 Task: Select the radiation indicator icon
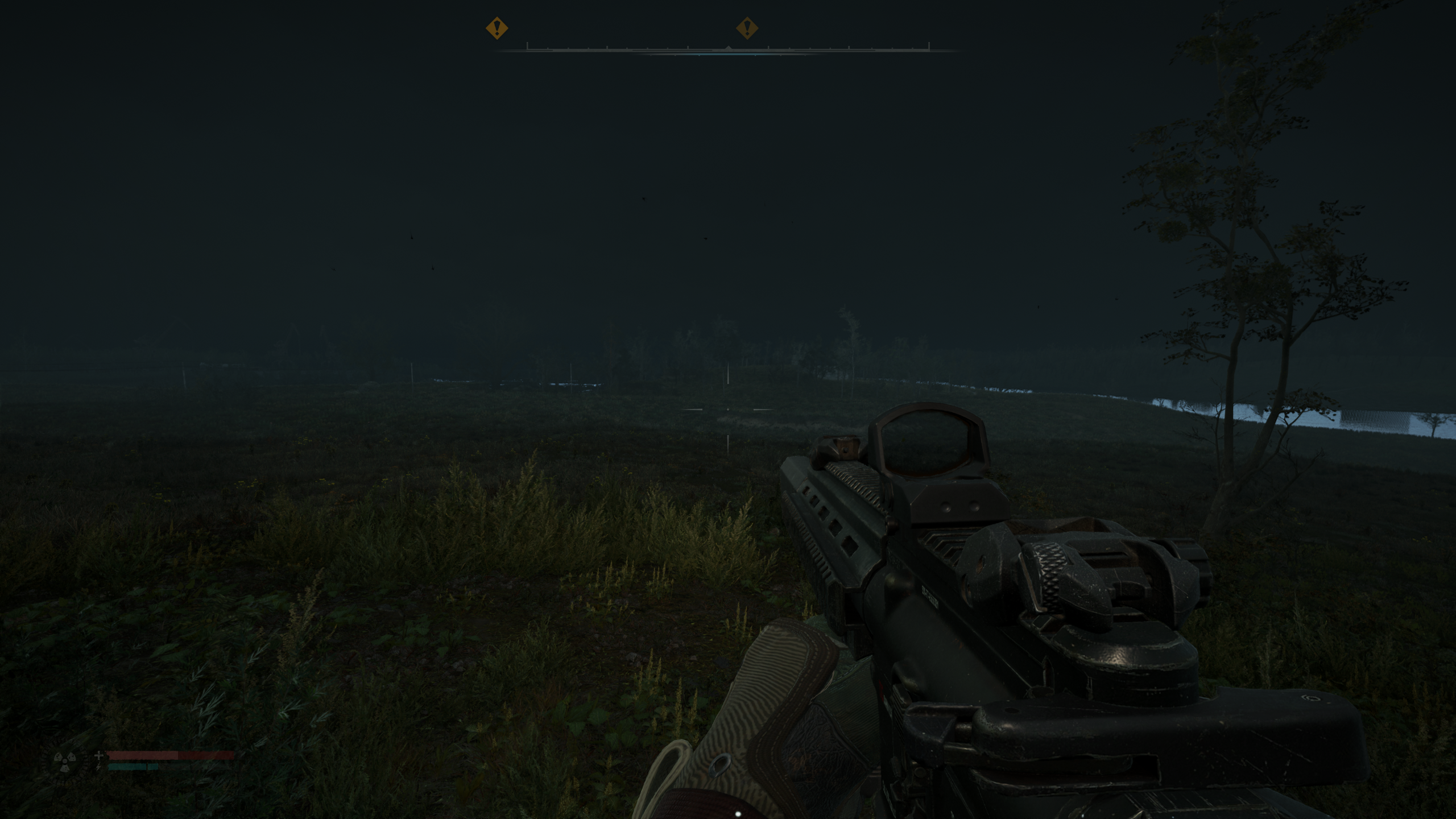point(65,761)
